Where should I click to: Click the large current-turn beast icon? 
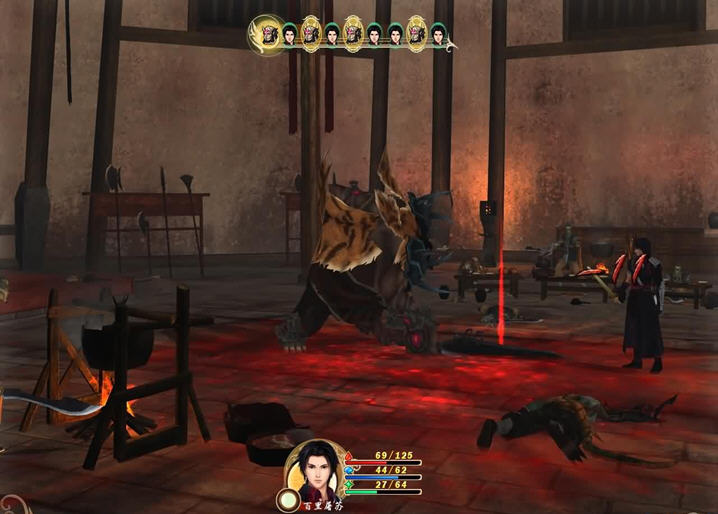click(x=268, y=35)
